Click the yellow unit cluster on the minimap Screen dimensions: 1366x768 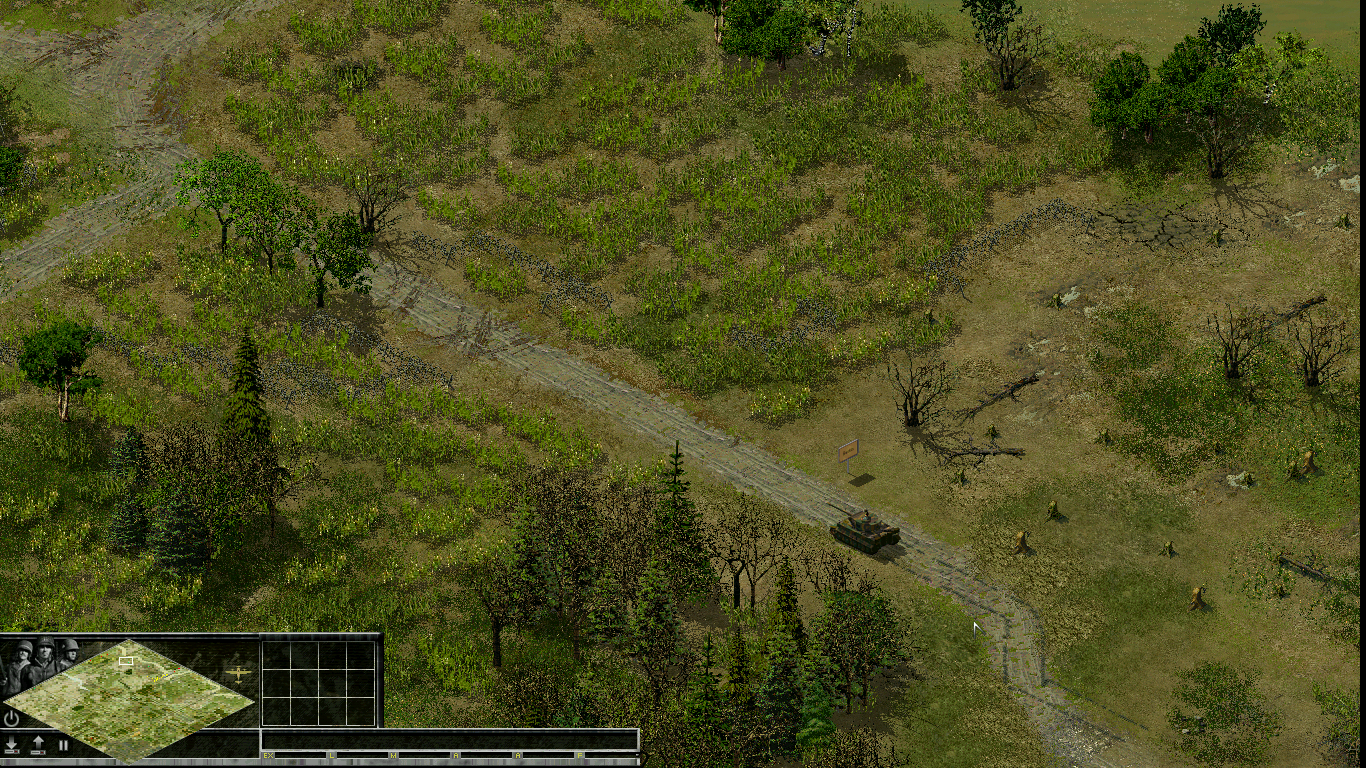point(158,677)
